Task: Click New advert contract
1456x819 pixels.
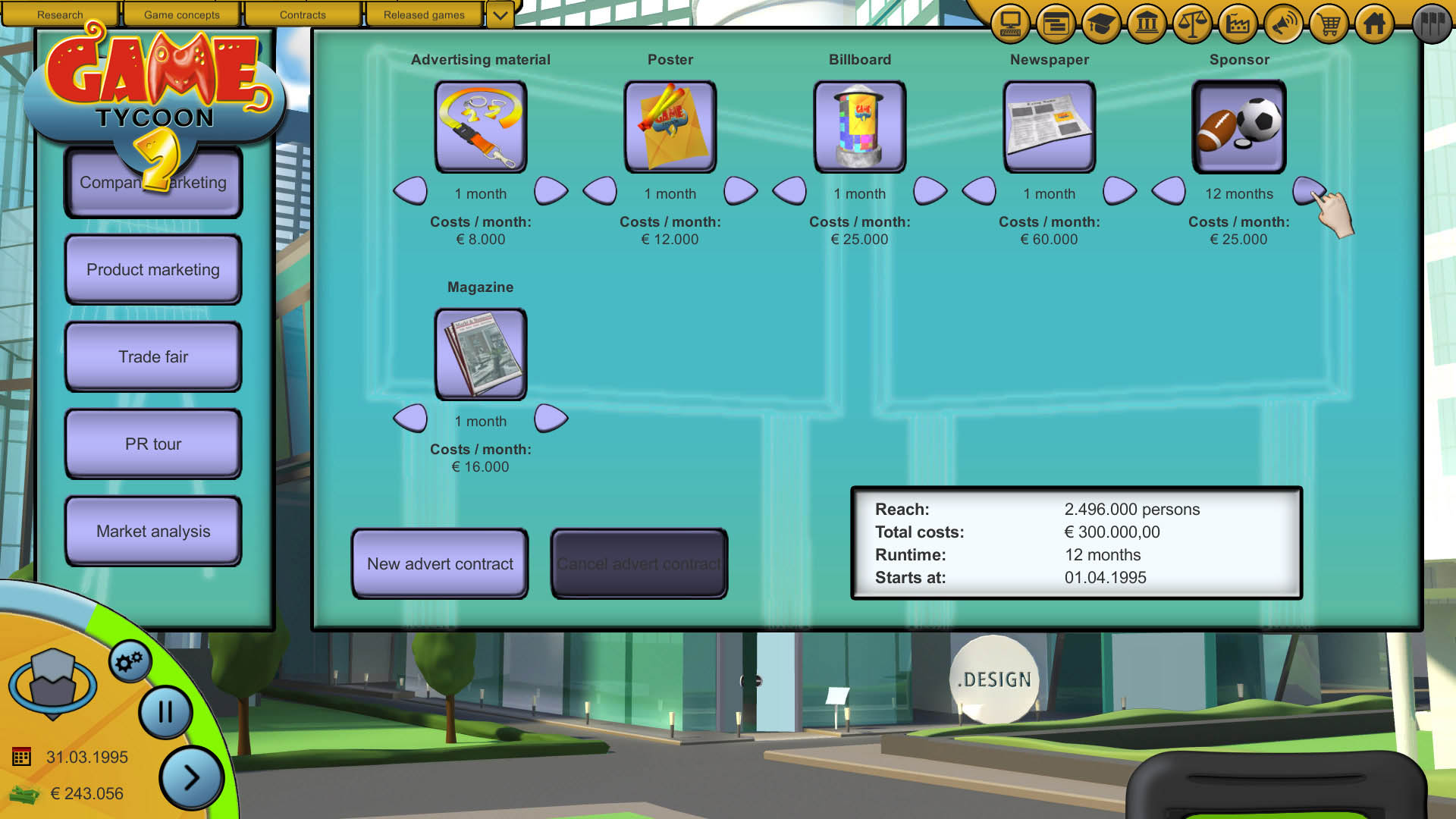Action: click(x=439, y=564)
